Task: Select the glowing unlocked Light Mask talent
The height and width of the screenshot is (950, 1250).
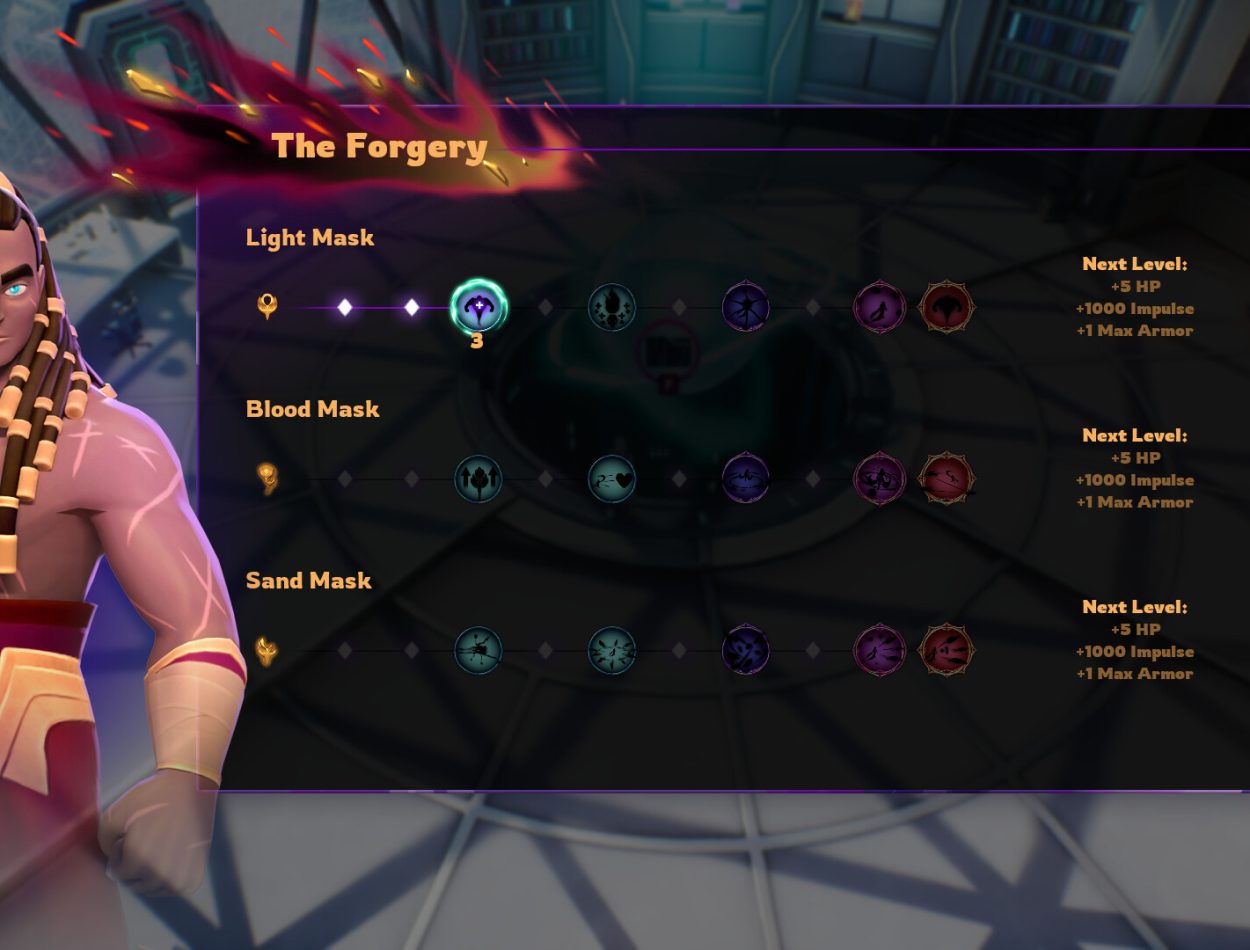Action: pos(478,306)
